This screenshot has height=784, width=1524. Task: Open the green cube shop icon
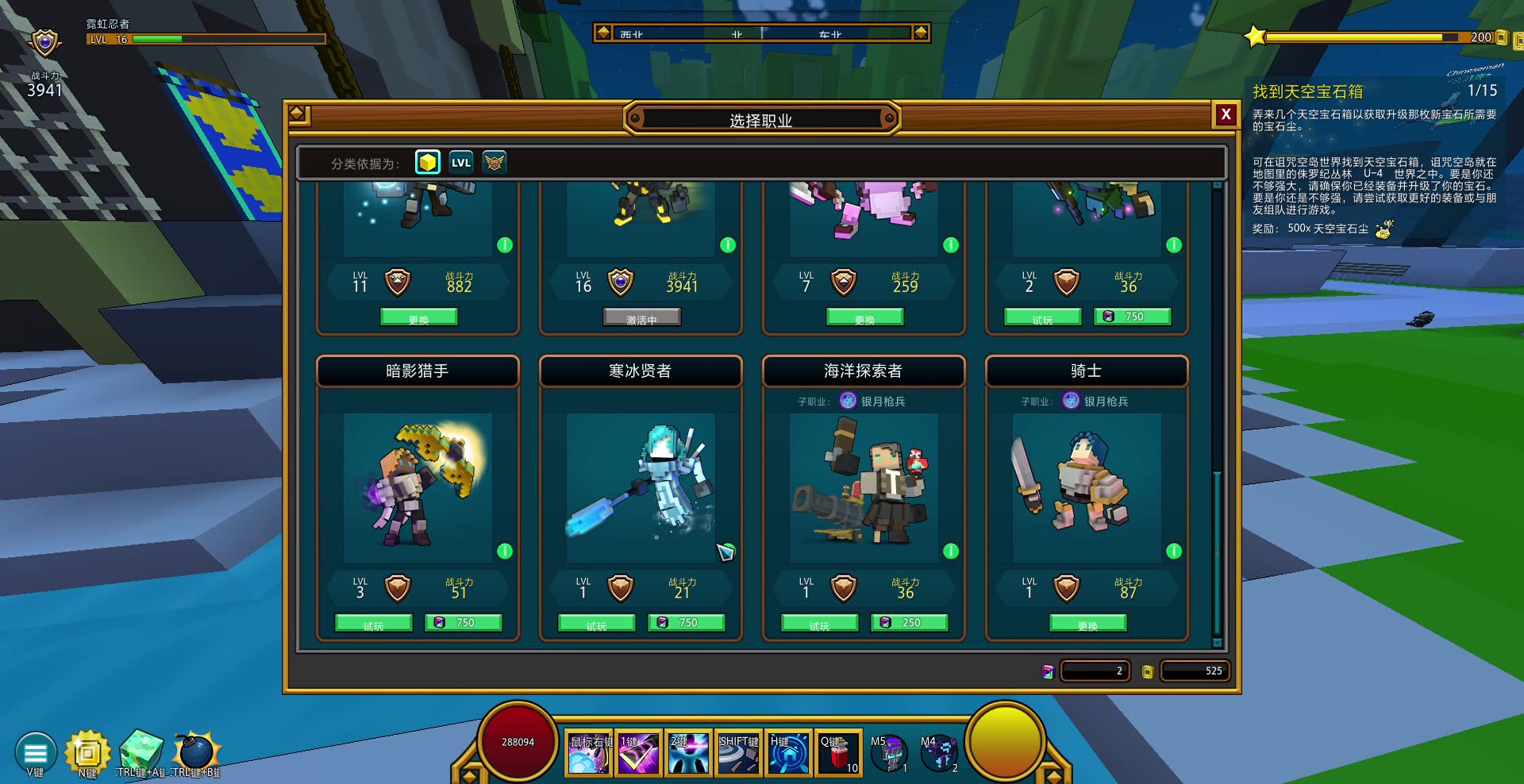[141, 751]
